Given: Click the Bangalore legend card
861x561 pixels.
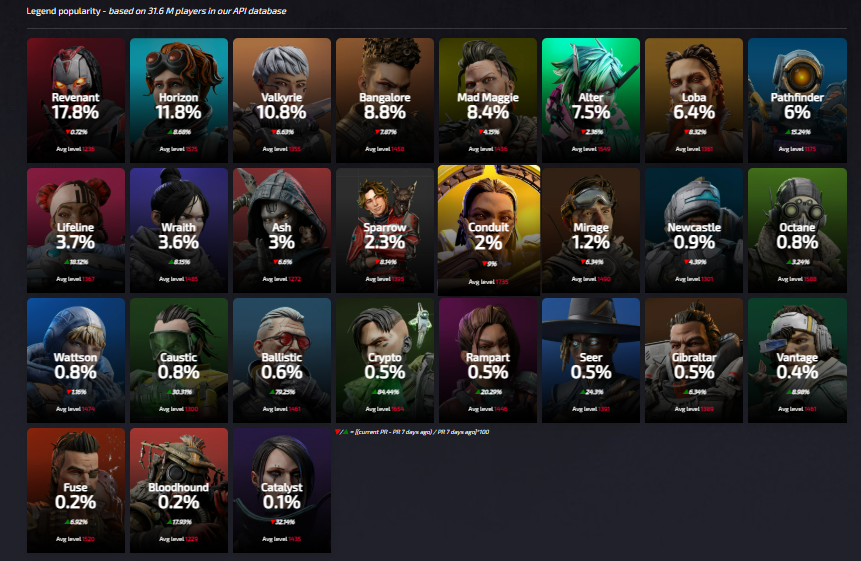Looking at the screenshot, I should tap(385, 100).
